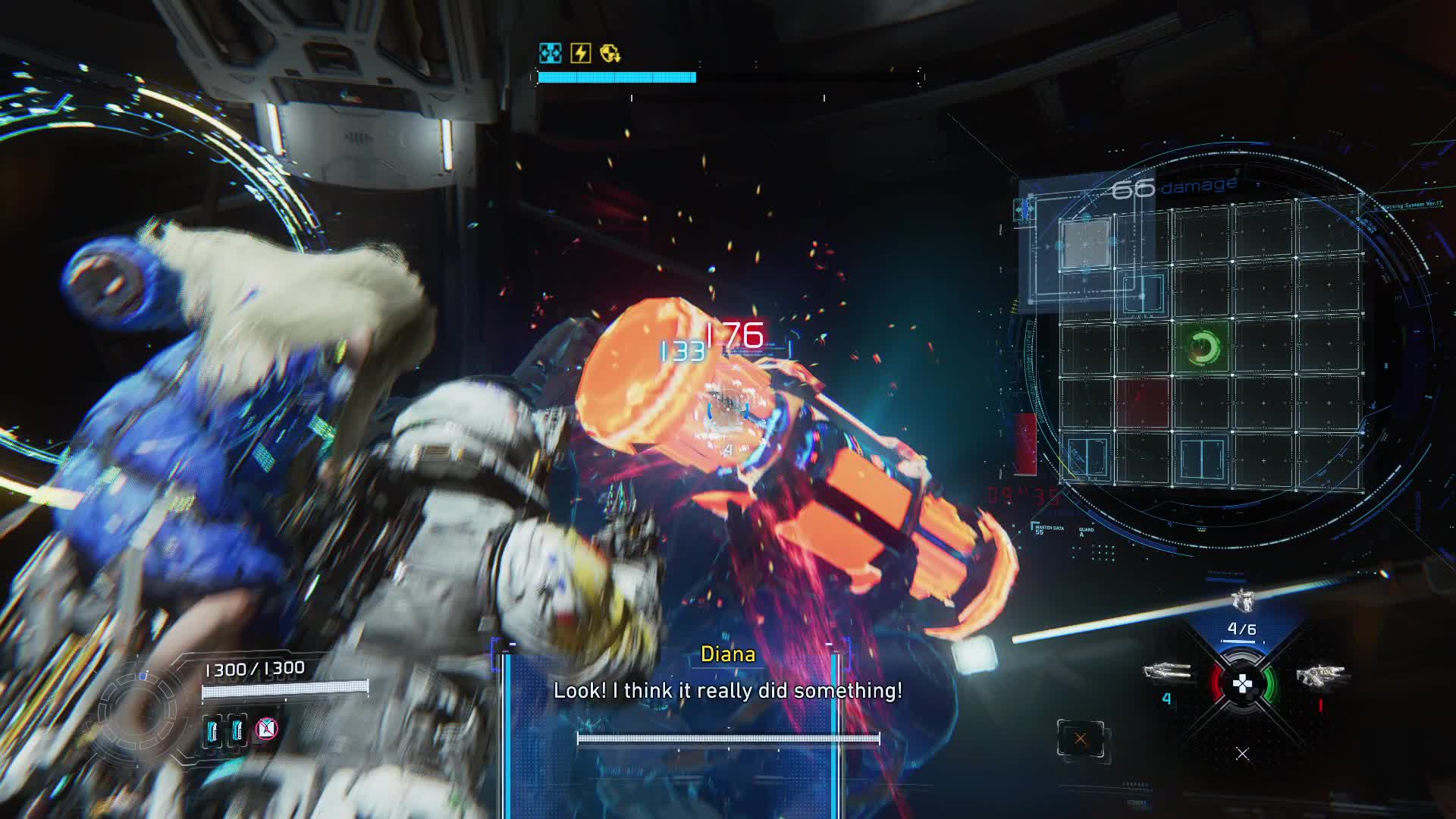Viewport: 1456px width, 819px height.
Task: Inspect the lightning bolt status icon above the enemy bar
Action: (580, 53)
